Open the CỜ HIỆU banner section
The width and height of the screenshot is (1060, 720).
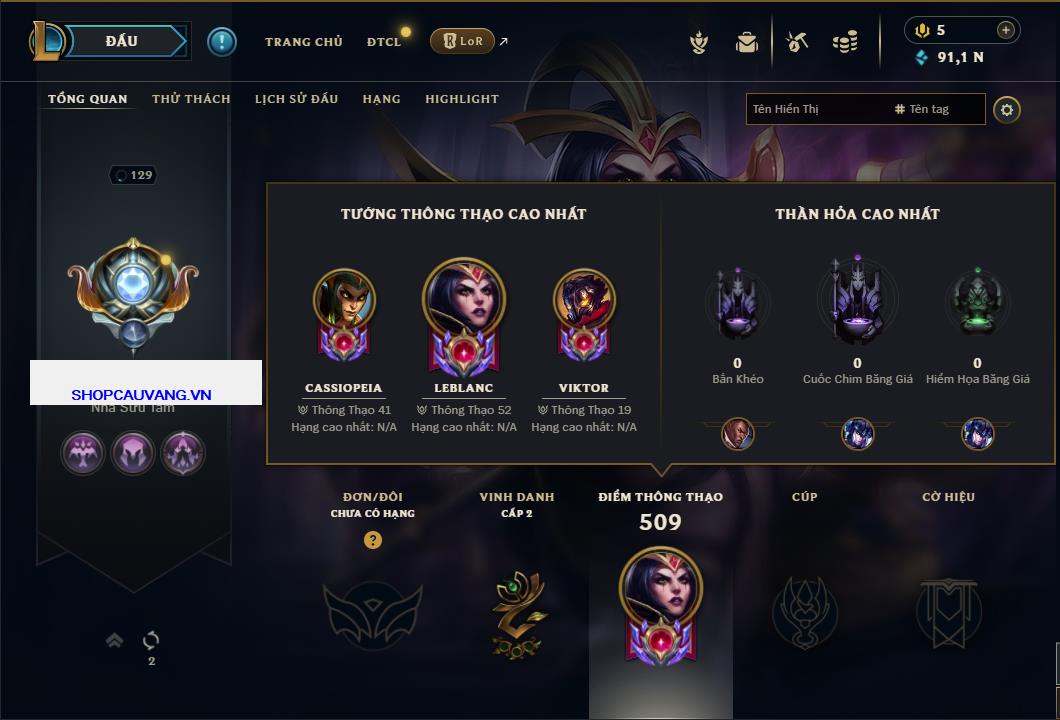click(x=948, y=611)
